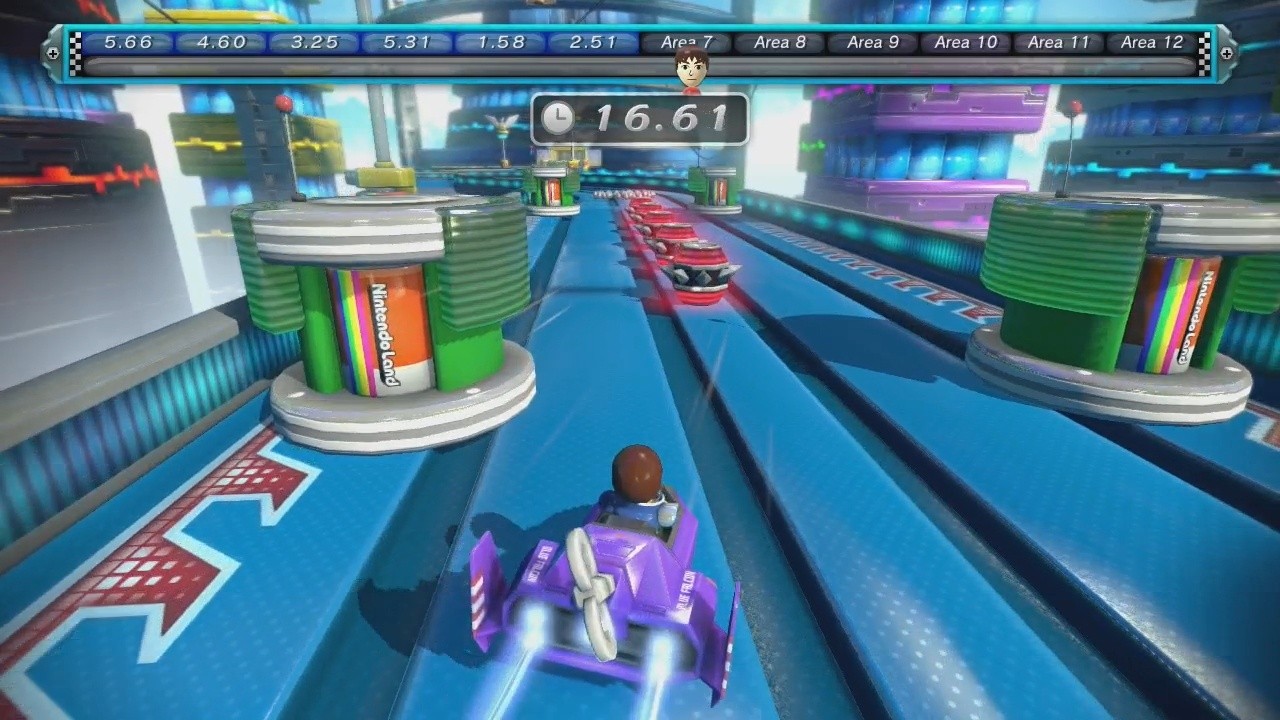Enable the segment showing time 1.58
Viewport: 1280px width, 720px height.
(x=499, y=42)
